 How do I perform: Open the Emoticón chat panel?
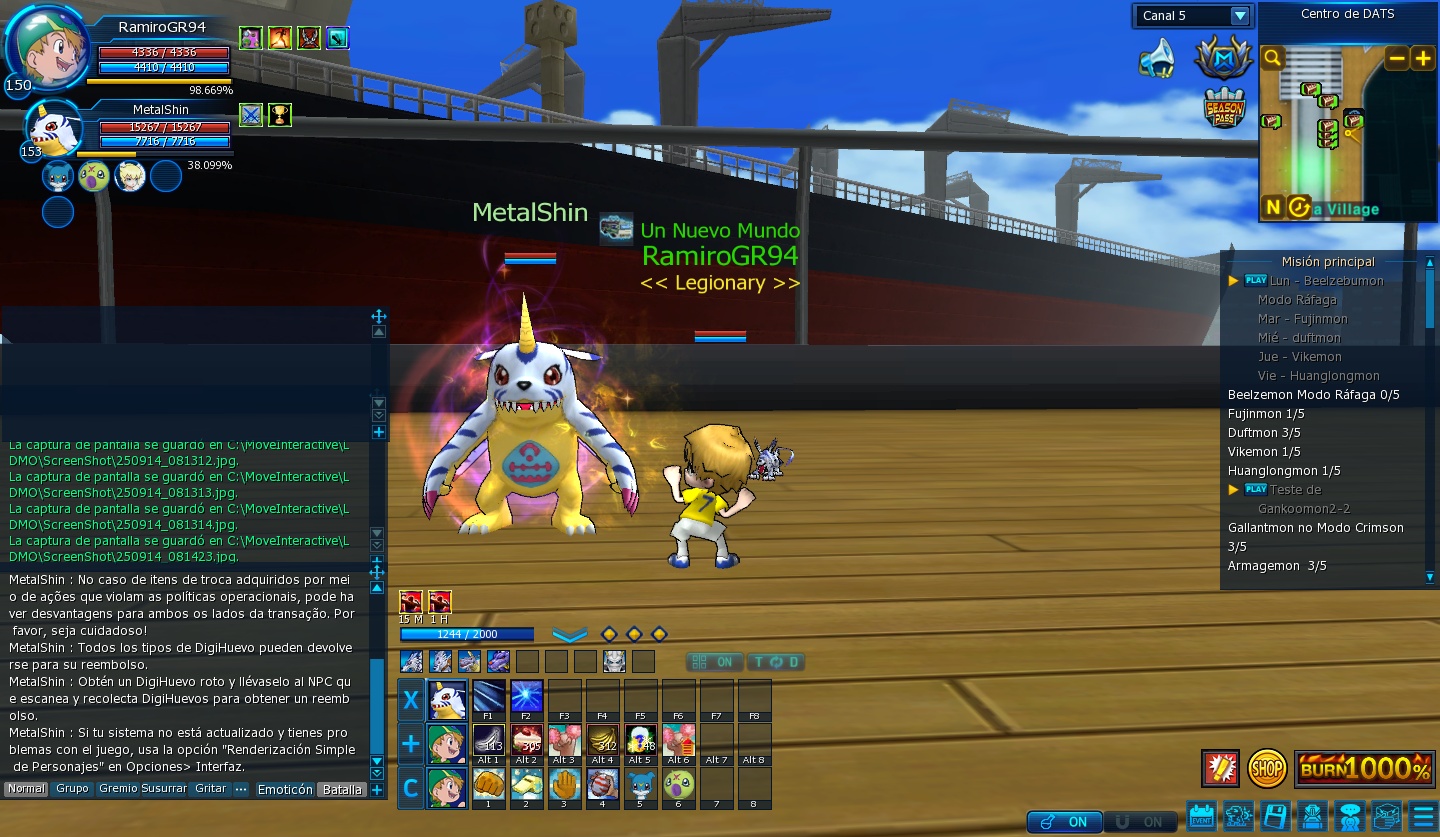pos(285,789)
